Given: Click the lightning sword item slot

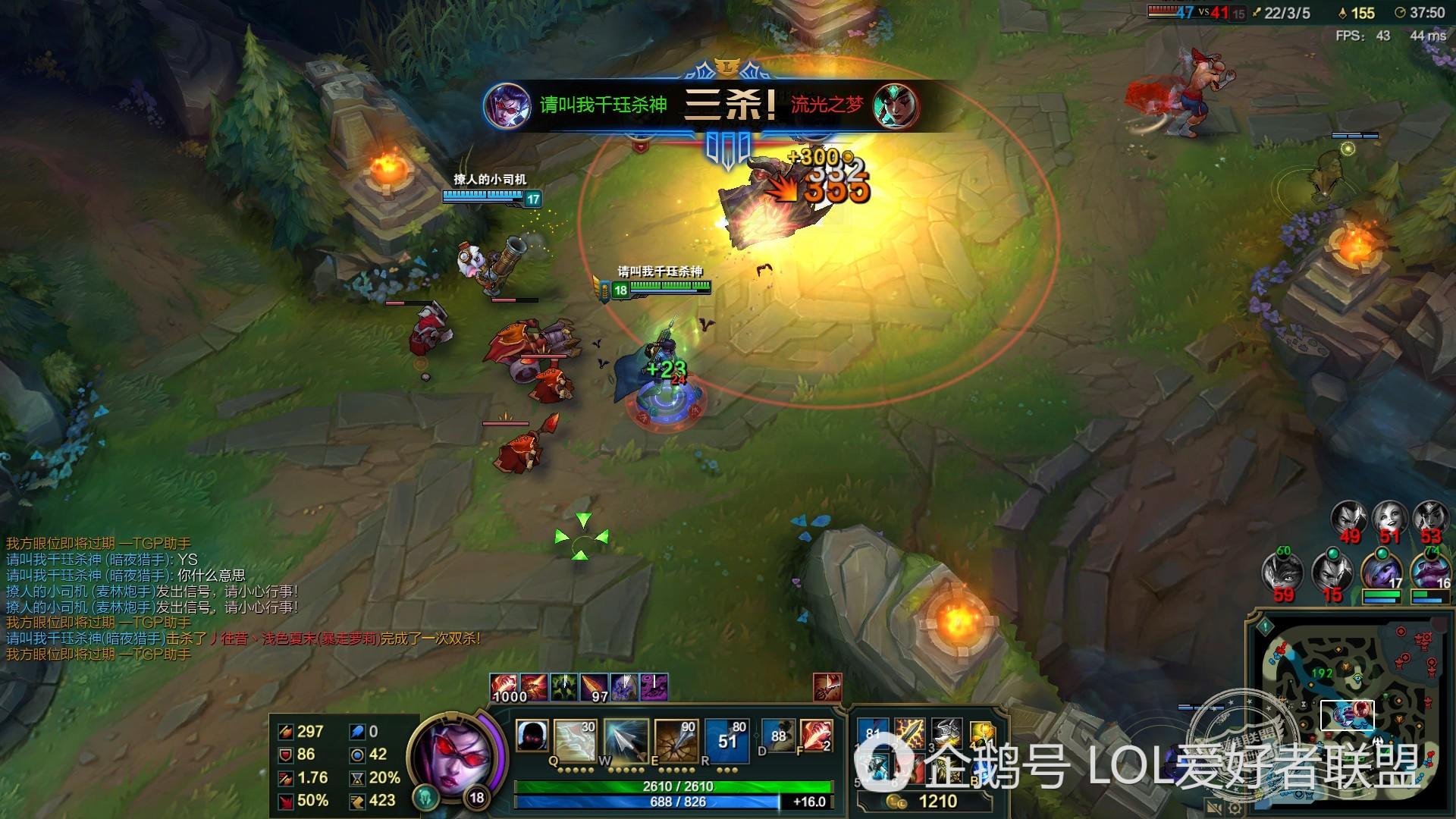Looking at the screenshot, I should (909, 734).
